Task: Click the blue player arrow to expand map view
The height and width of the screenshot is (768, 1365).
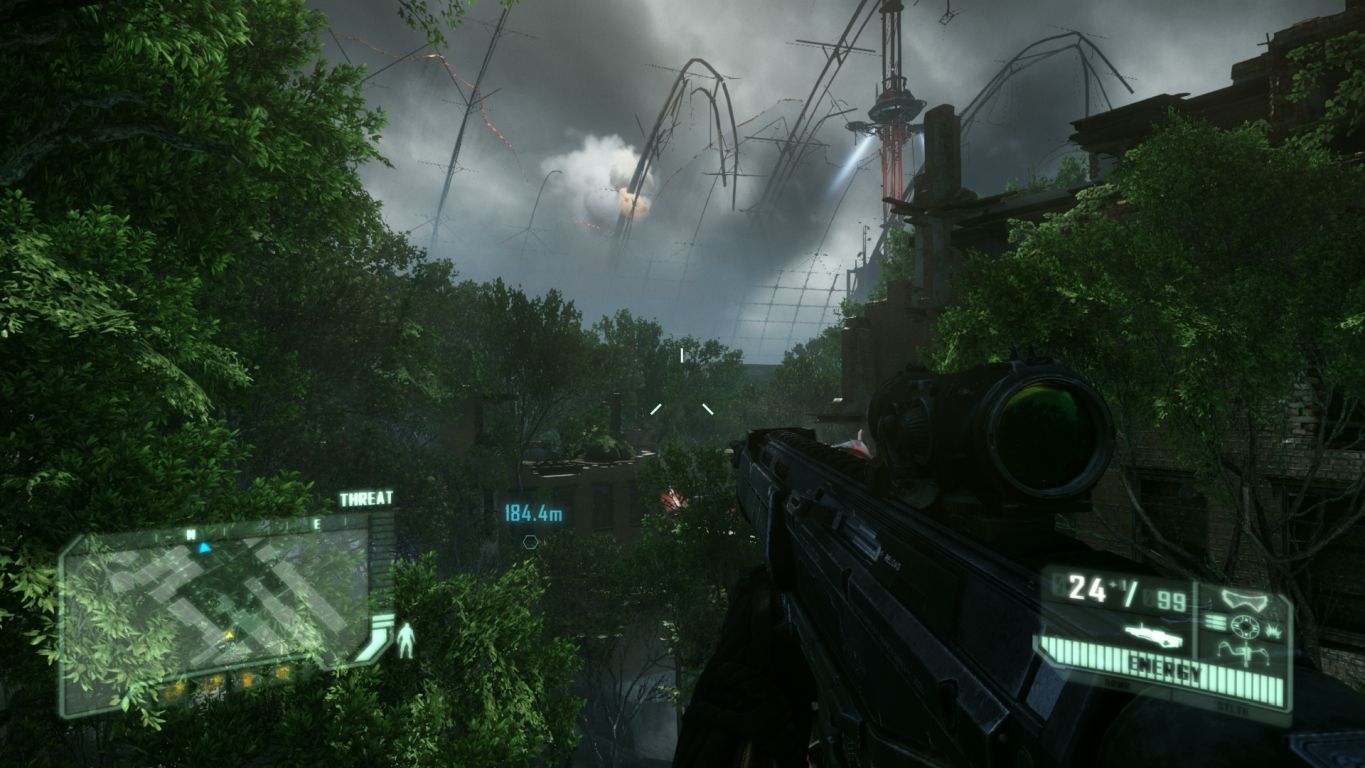Action: [x=204, y=548]
